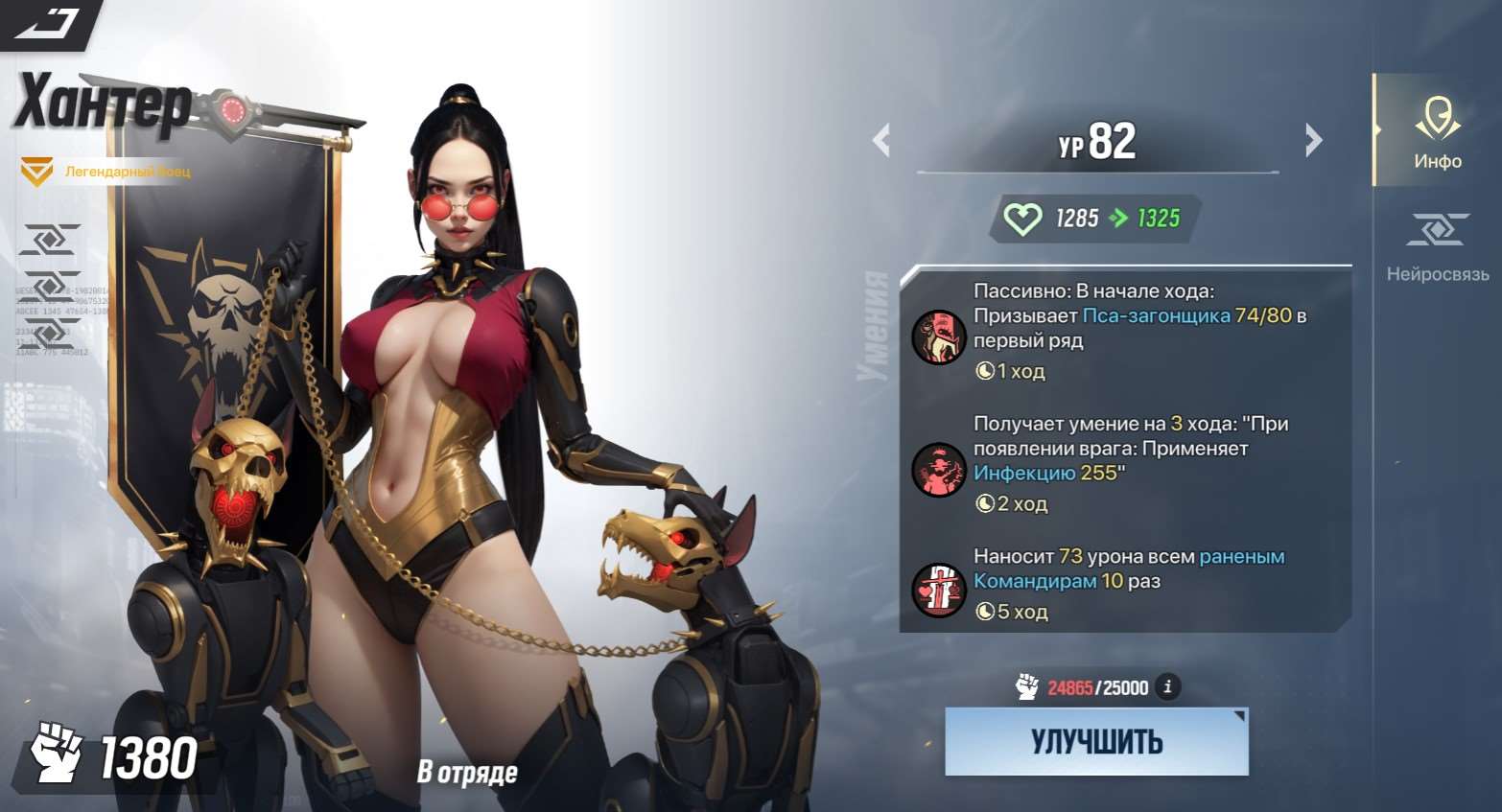This screenshot has width=1502, height=812.
Task: Switch to the Инфо tab
Action: [1435, 134]
